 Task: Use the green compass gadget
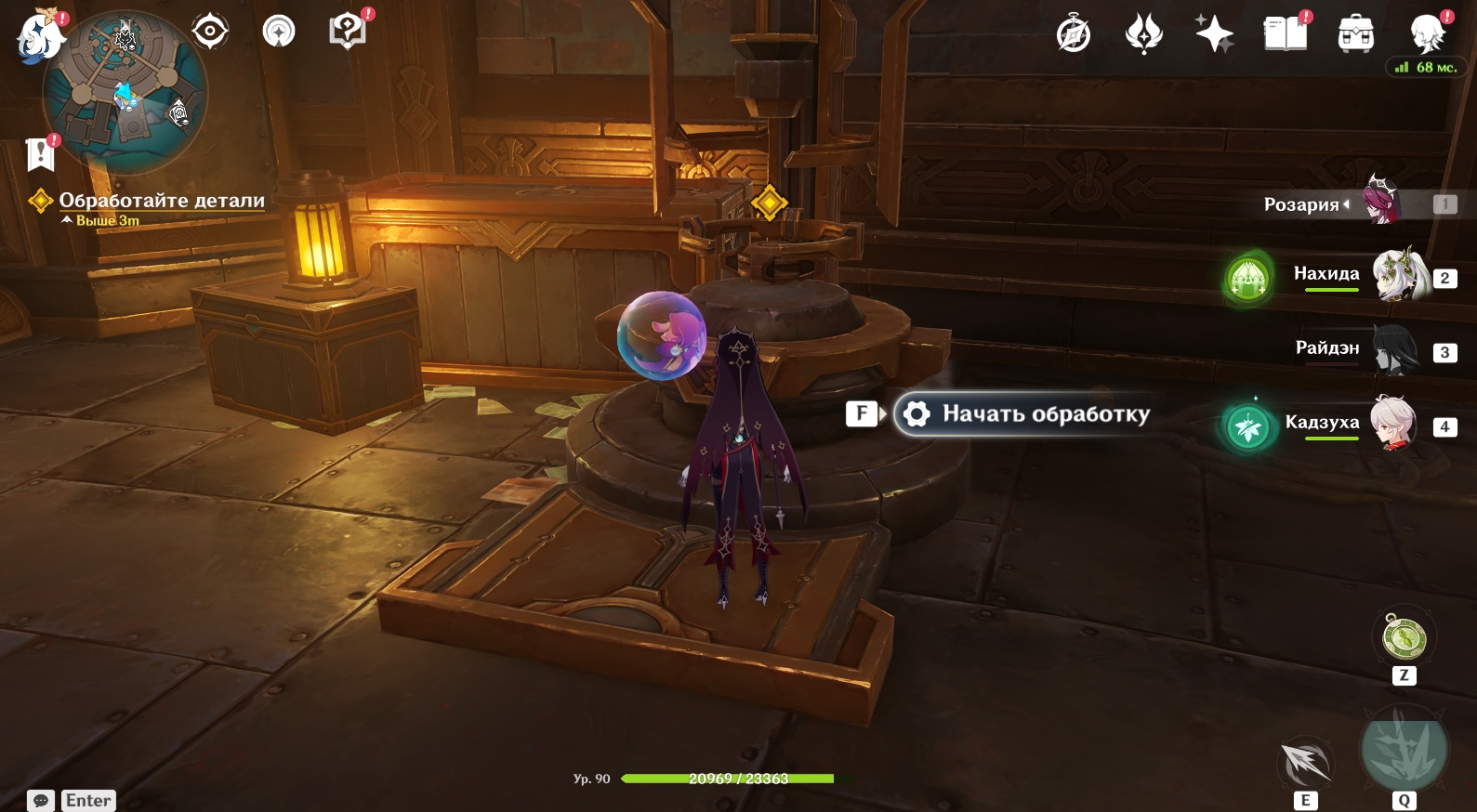click(1404, 637)
